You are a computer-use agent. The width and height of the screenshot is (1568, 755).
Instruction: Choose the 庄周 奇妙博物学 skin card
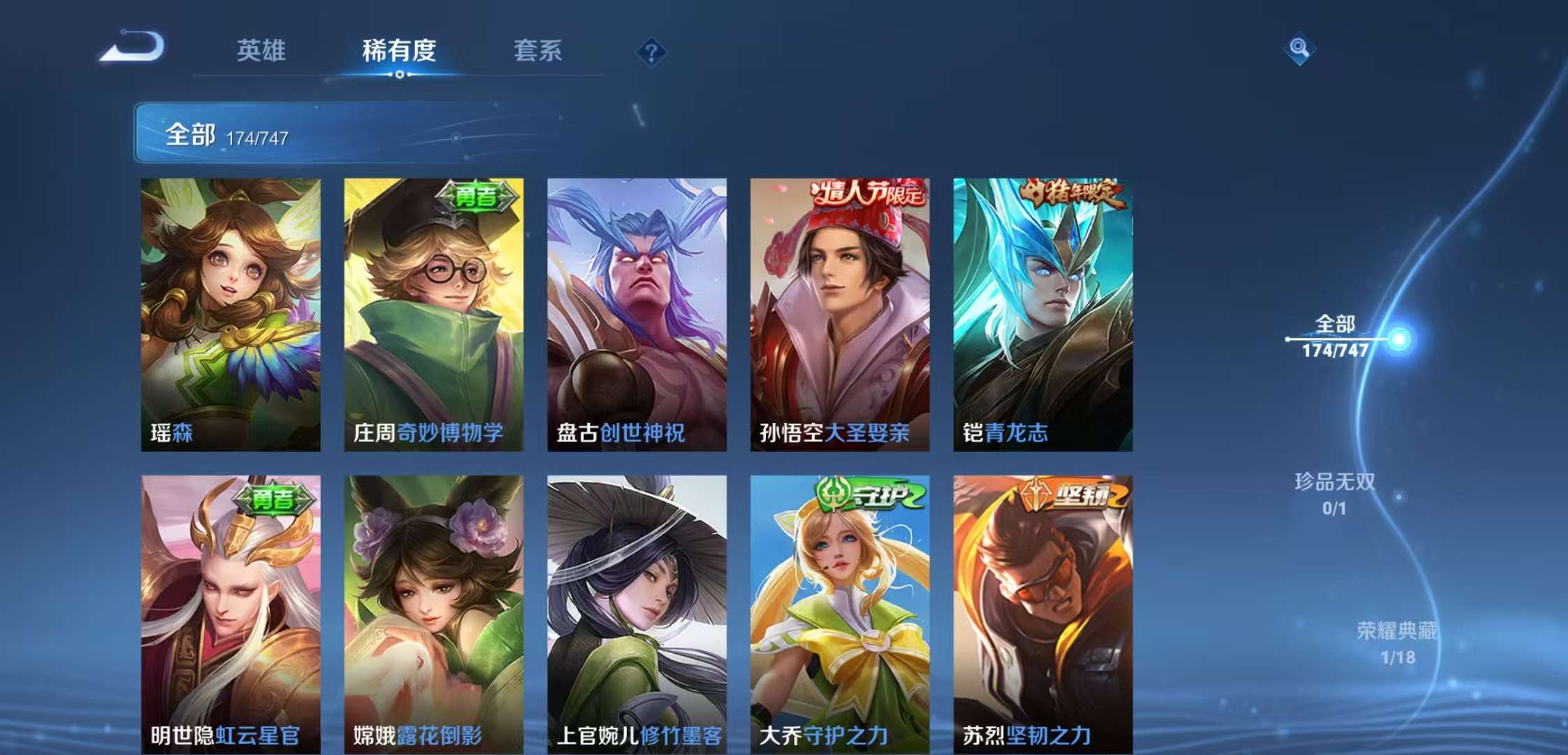433,315
